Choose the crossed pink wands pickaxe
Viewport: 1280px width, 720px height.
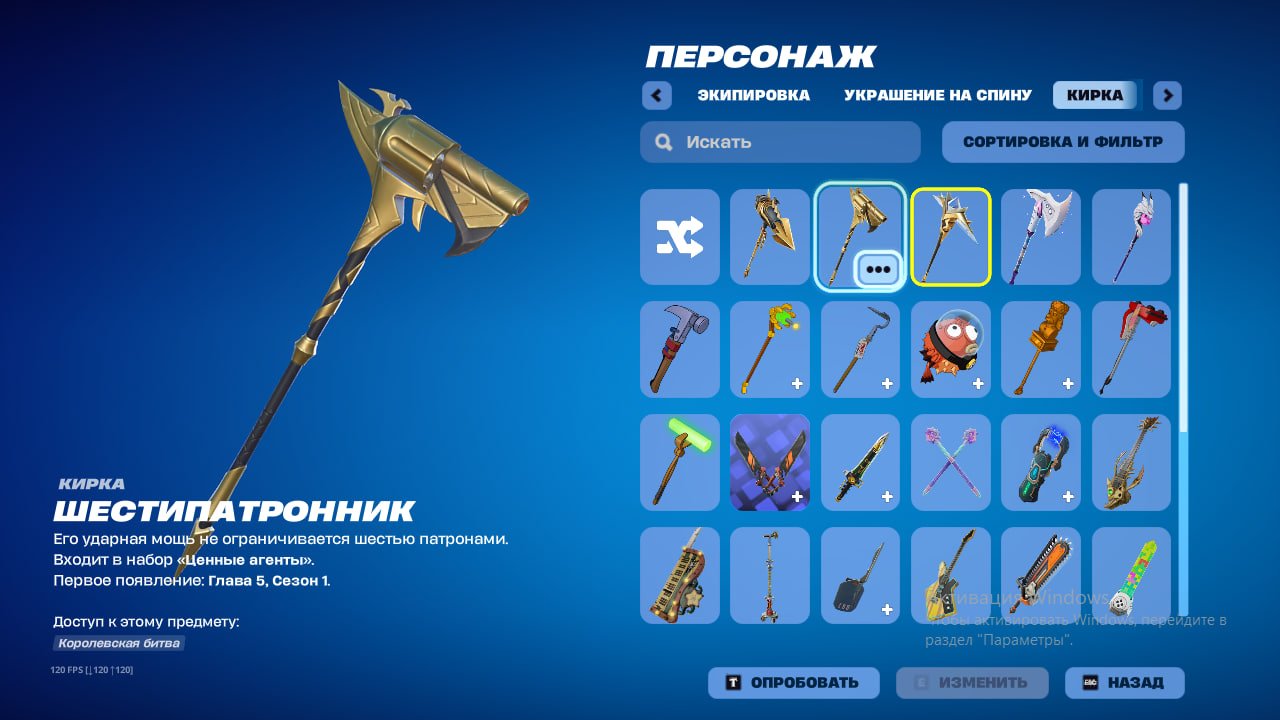pos(950,462)
